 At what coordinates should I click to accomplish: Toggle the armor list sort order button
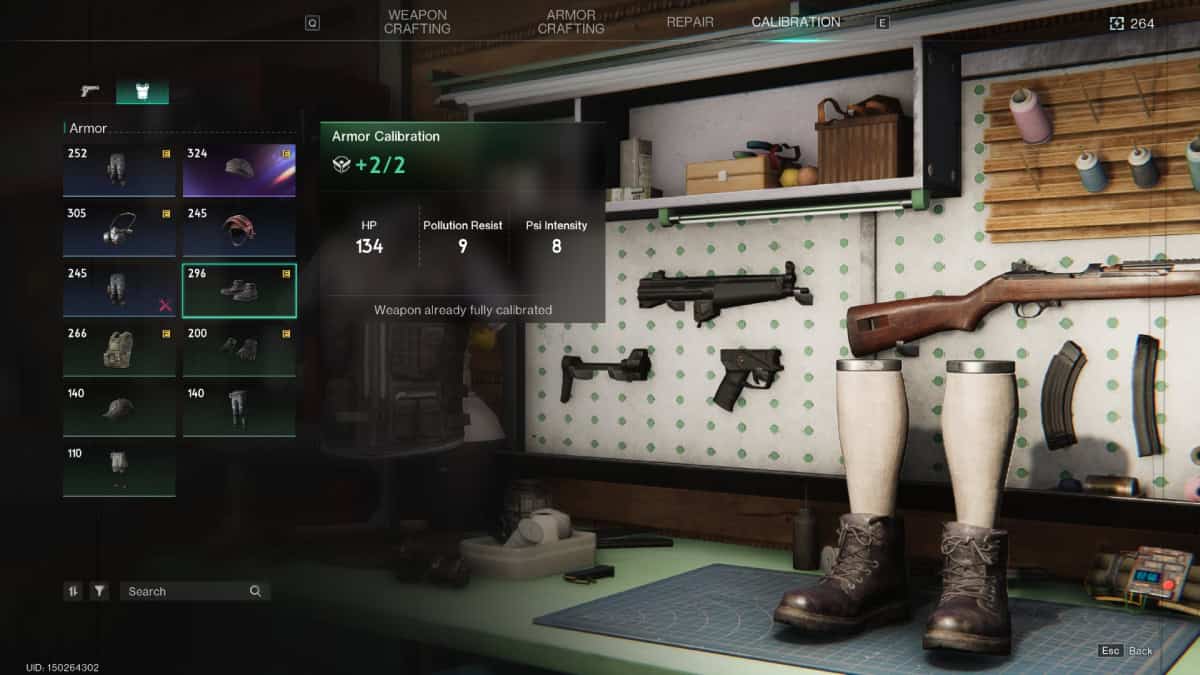(73, 591)
